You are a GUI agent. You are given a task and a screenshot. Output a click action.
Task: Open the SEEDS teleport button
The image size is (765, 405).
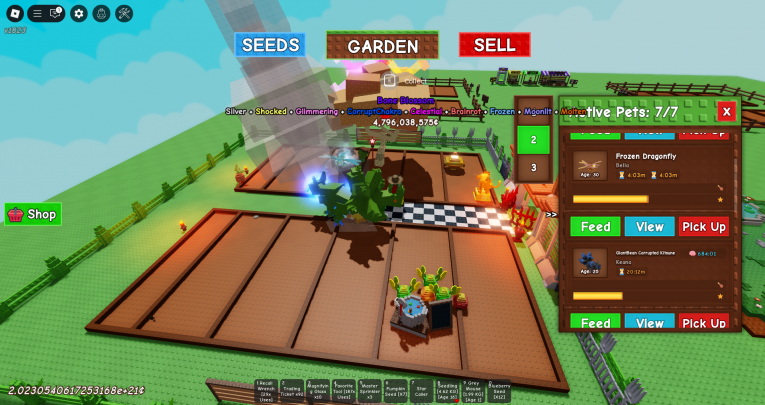[x=270, y=45]
